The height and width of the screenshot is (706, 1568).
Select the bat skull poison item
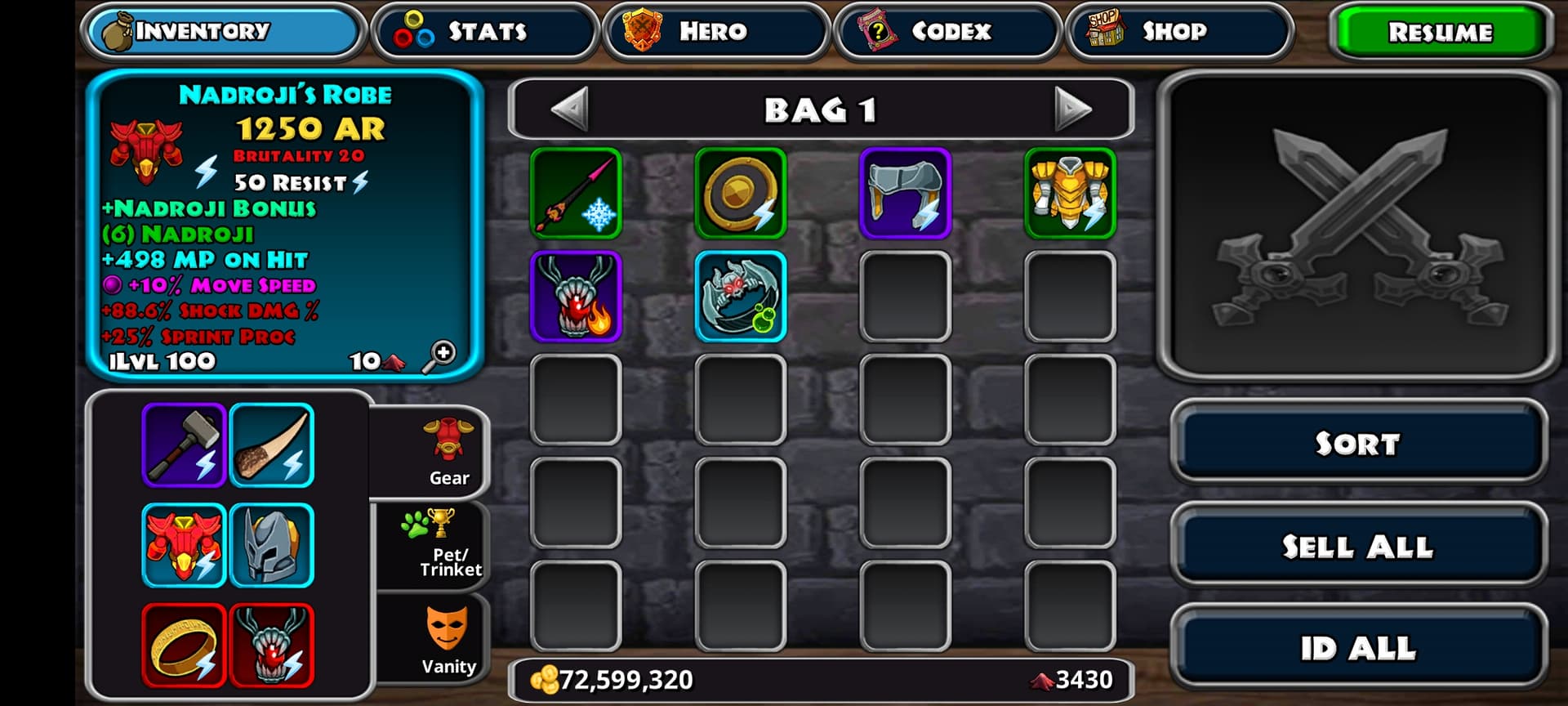[x=741, y=297]
